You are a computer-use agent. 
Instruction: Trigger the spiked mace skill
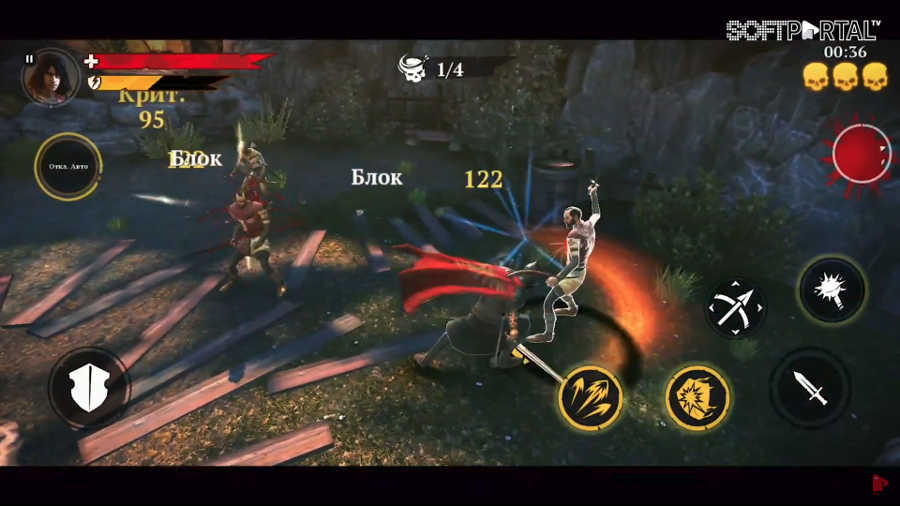pos(832,290)
